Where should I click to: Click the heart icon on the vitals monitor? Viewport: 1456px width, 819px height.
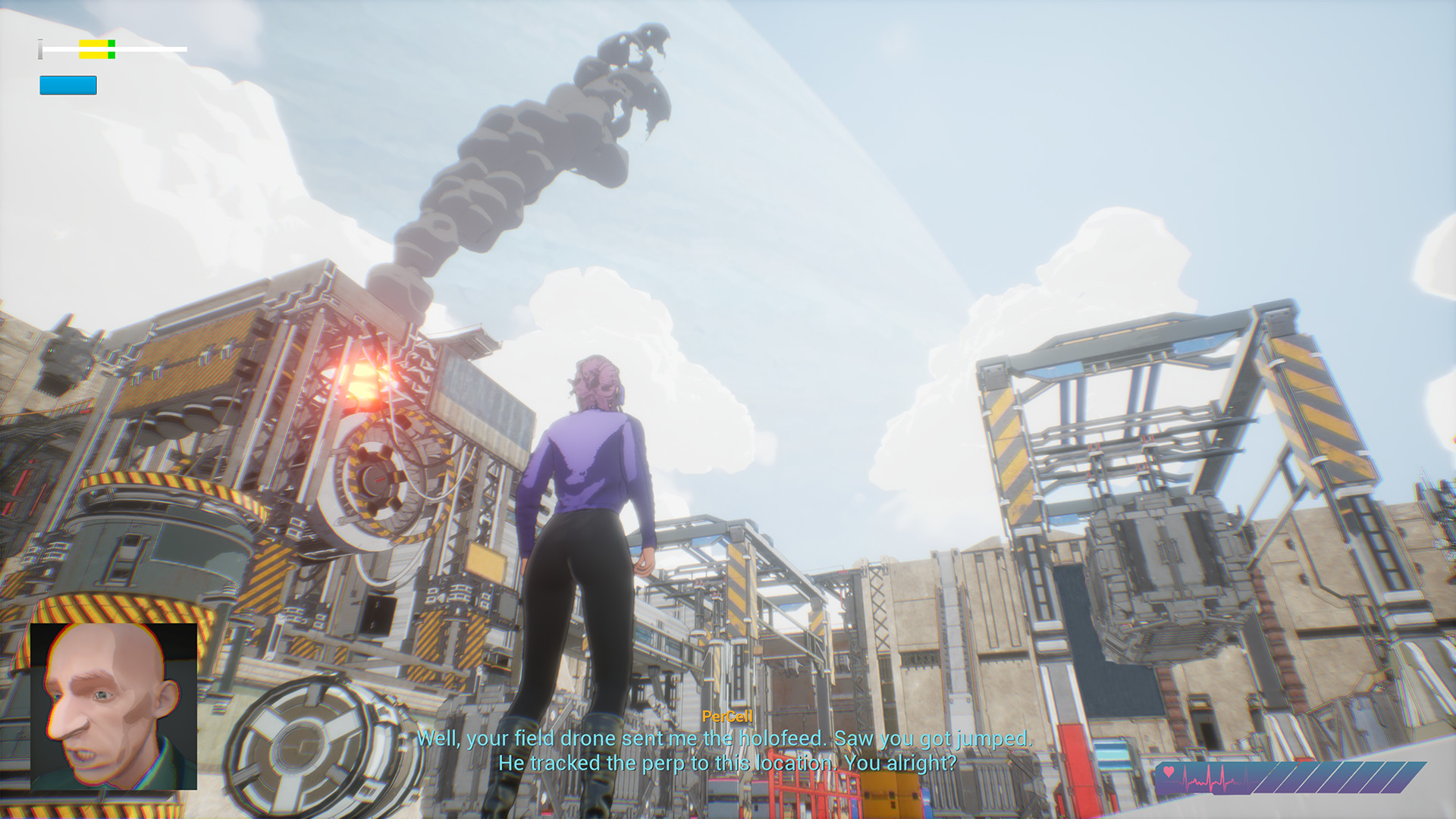pos(1169,771)
